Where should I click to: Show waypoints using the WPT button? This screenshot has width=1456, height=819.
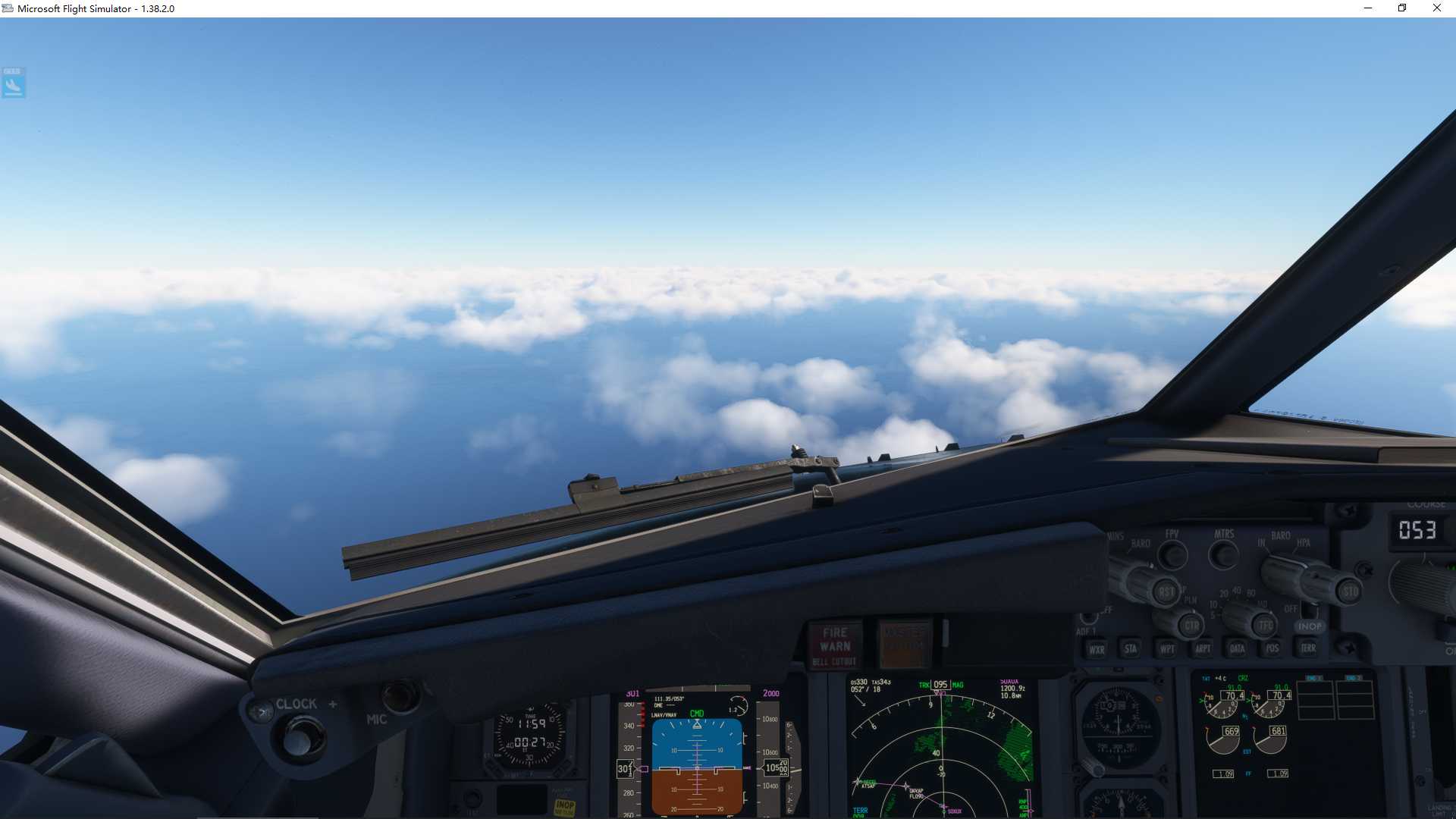point(1167,648)
